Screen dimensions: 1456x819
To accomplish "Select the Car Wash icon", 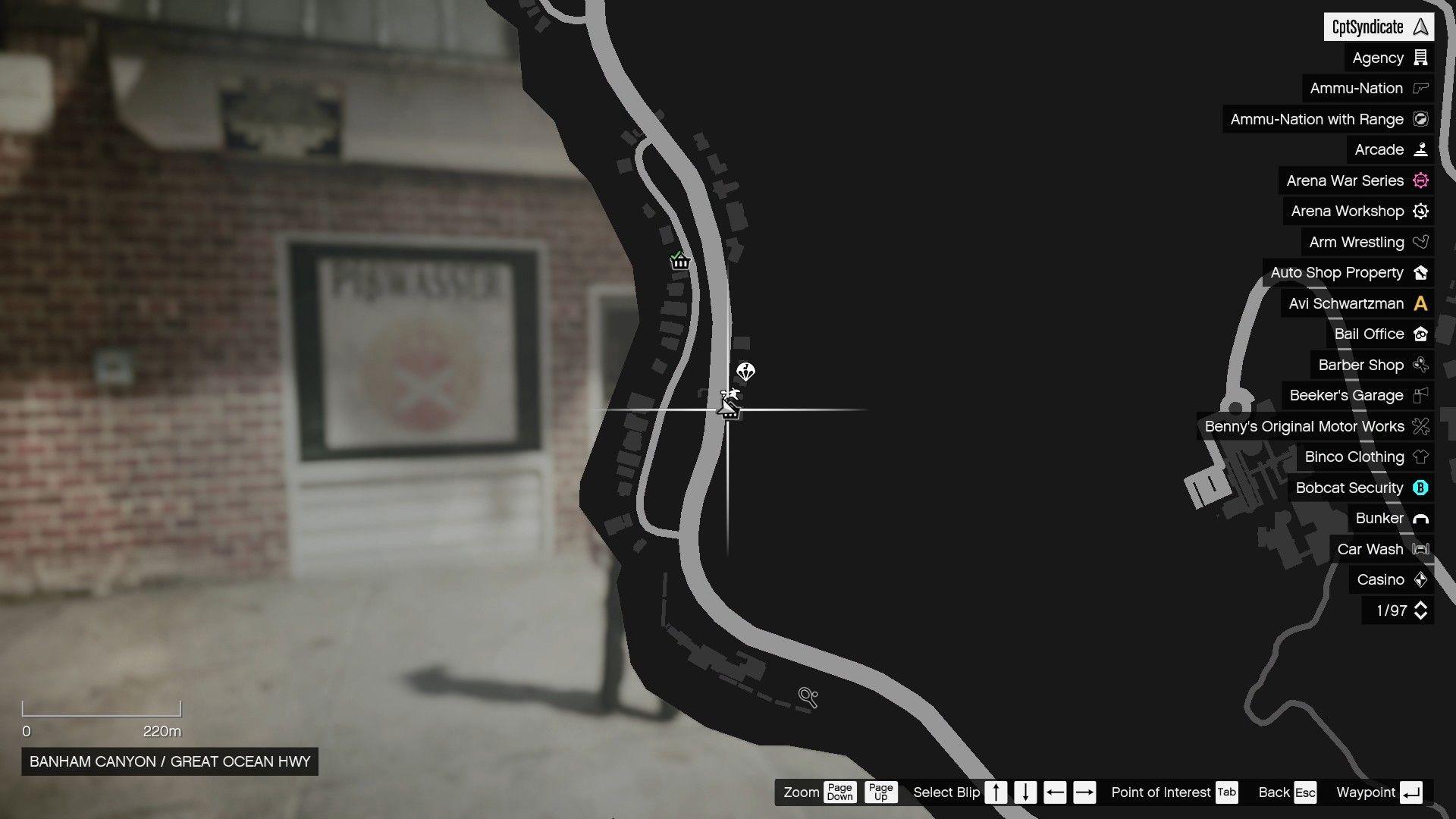I will pyautogui.click(x=1420, y=549).
